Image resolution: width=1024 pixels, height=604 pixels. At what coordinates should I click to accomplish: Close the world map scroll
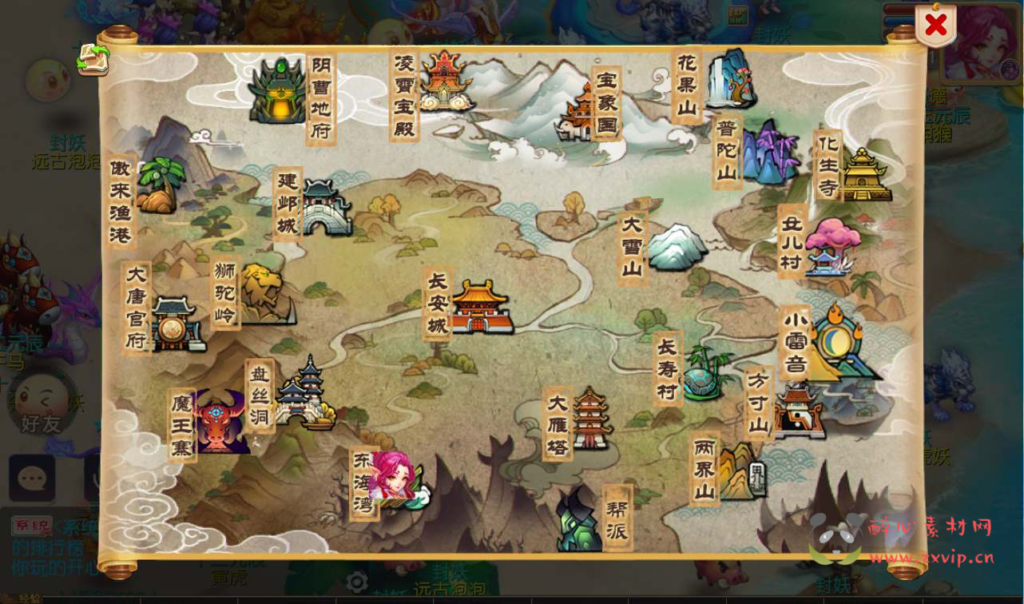[936, 26]
